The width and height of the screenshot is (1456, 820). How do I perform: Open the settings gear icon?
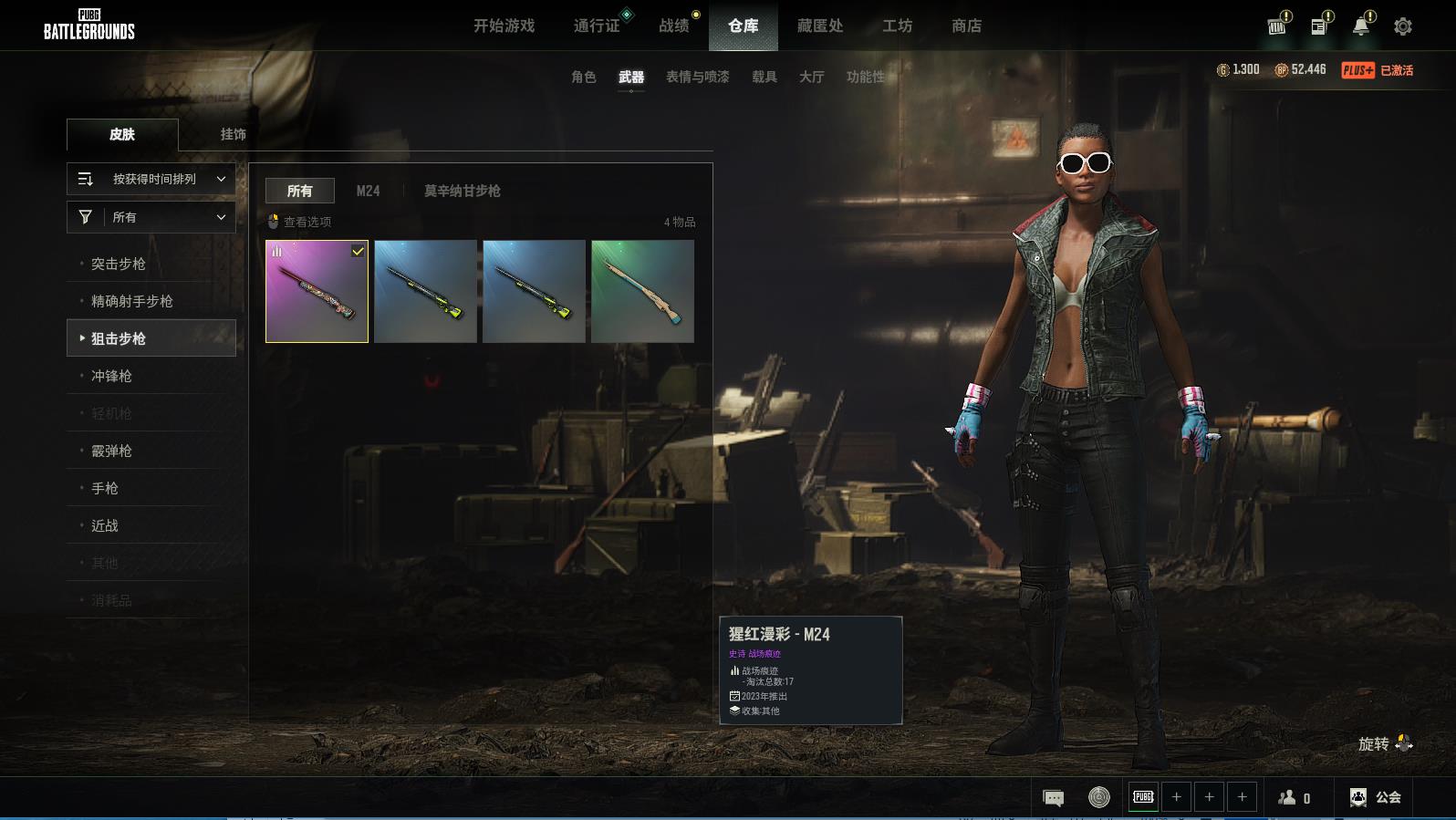click(x=1403, y=26)
